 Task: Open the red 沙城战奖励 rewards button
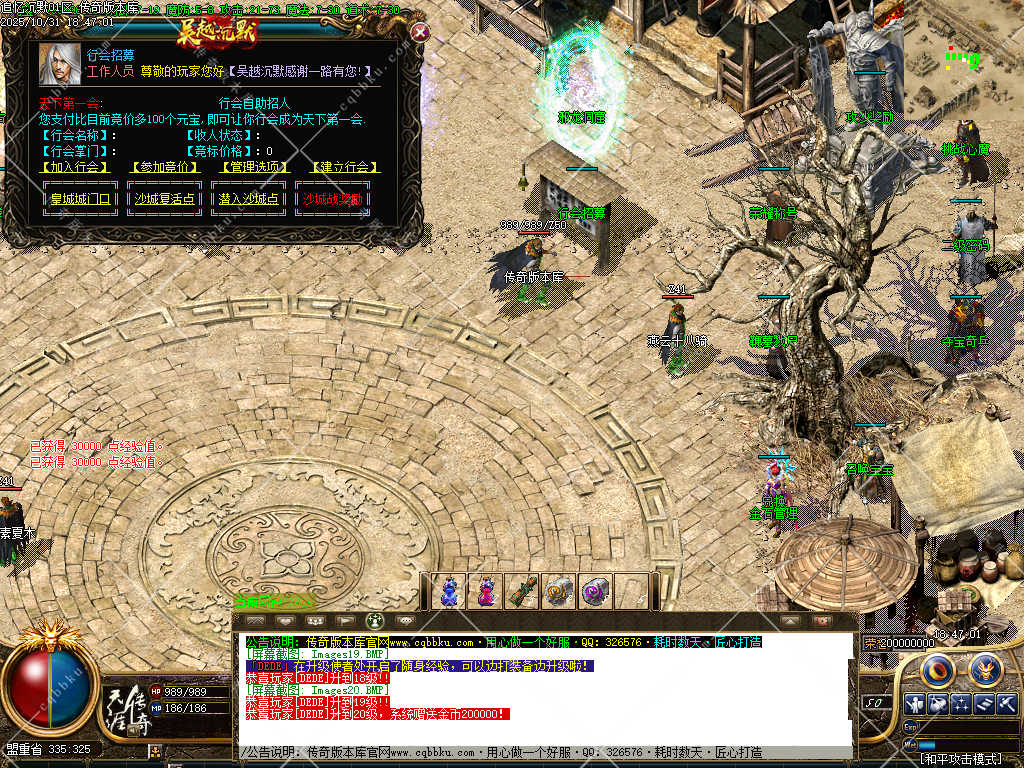333,199
